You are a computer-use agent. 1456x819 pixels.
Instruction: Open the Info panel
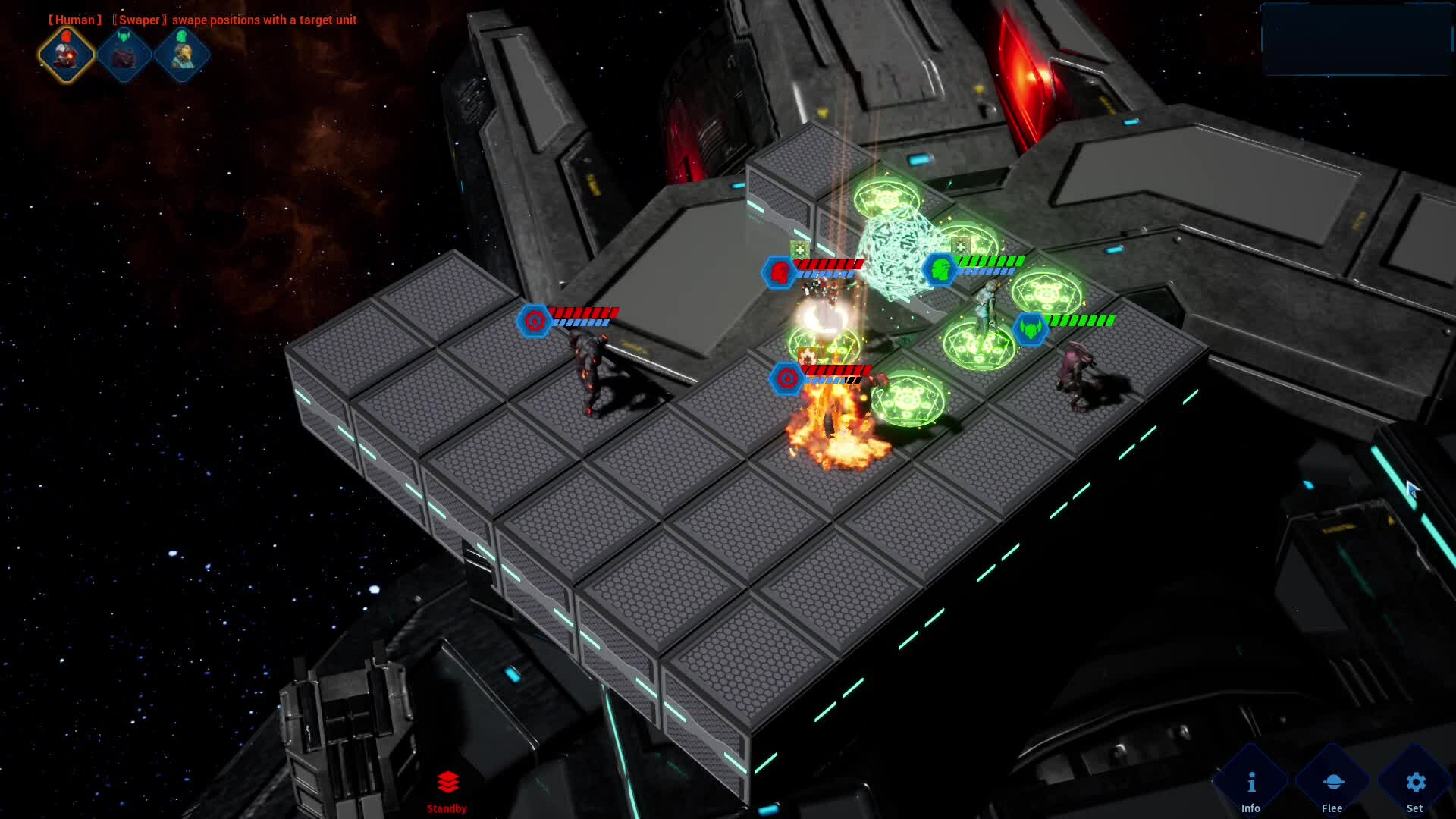pyautogui.click(x=1251, y=787)
